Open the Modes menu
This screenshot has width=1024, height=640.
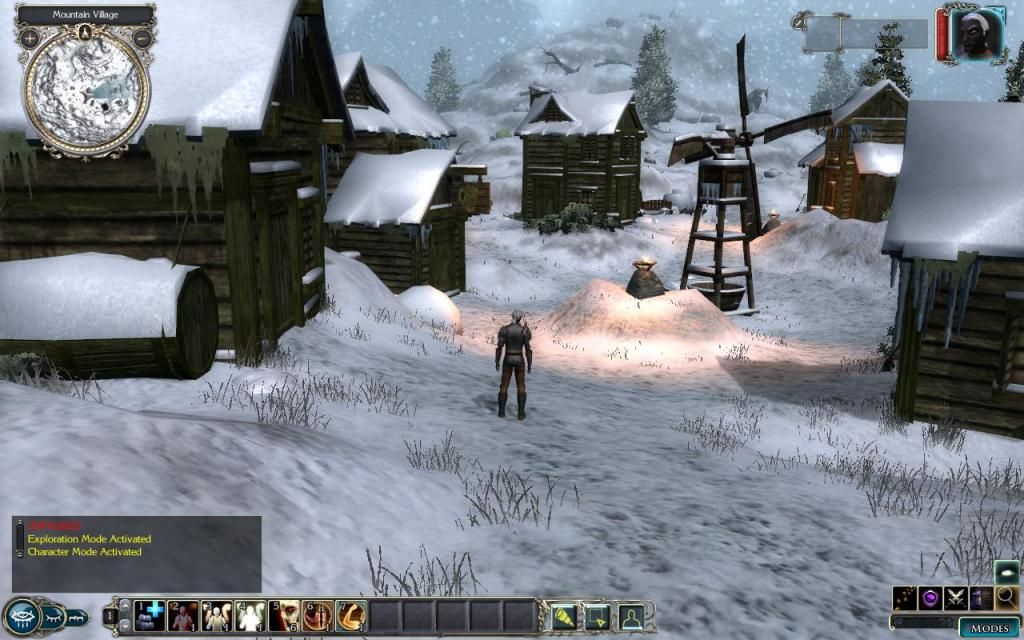pyautogui.click(x=988, y=628)
